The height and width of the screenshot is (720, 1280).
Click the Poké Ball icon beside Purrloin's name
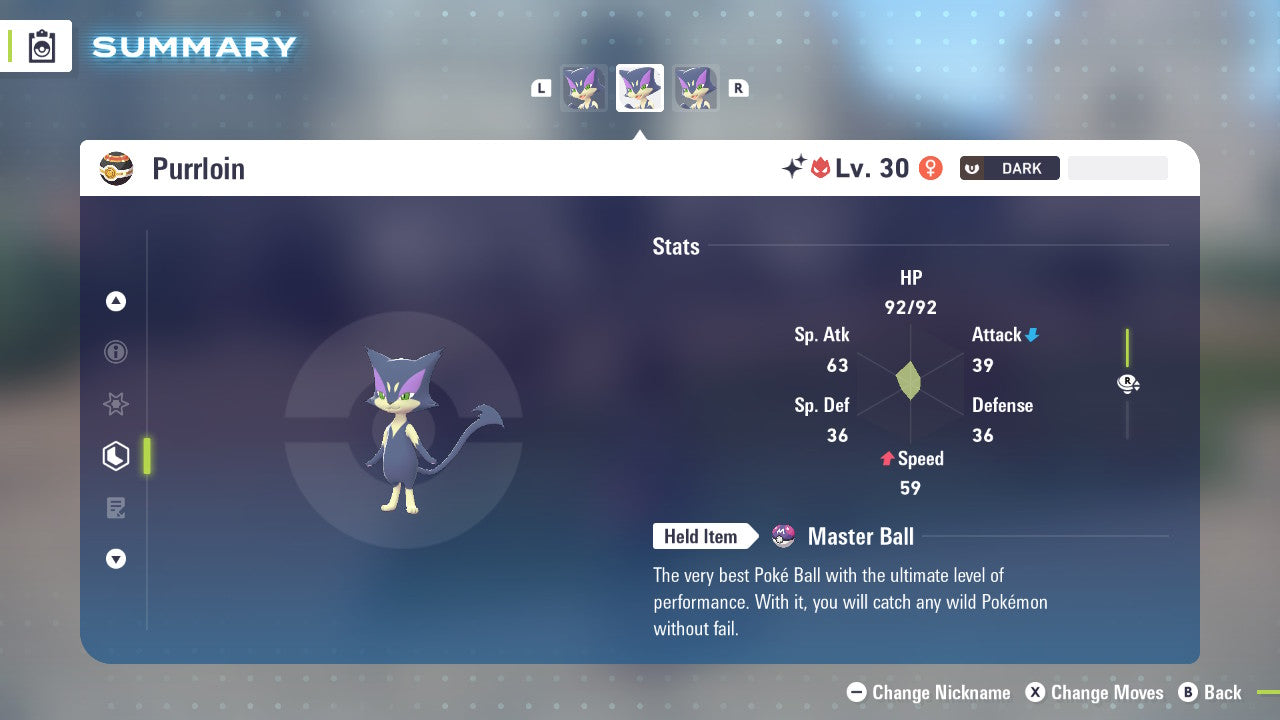pyautogui.click(x=115, y=168)
